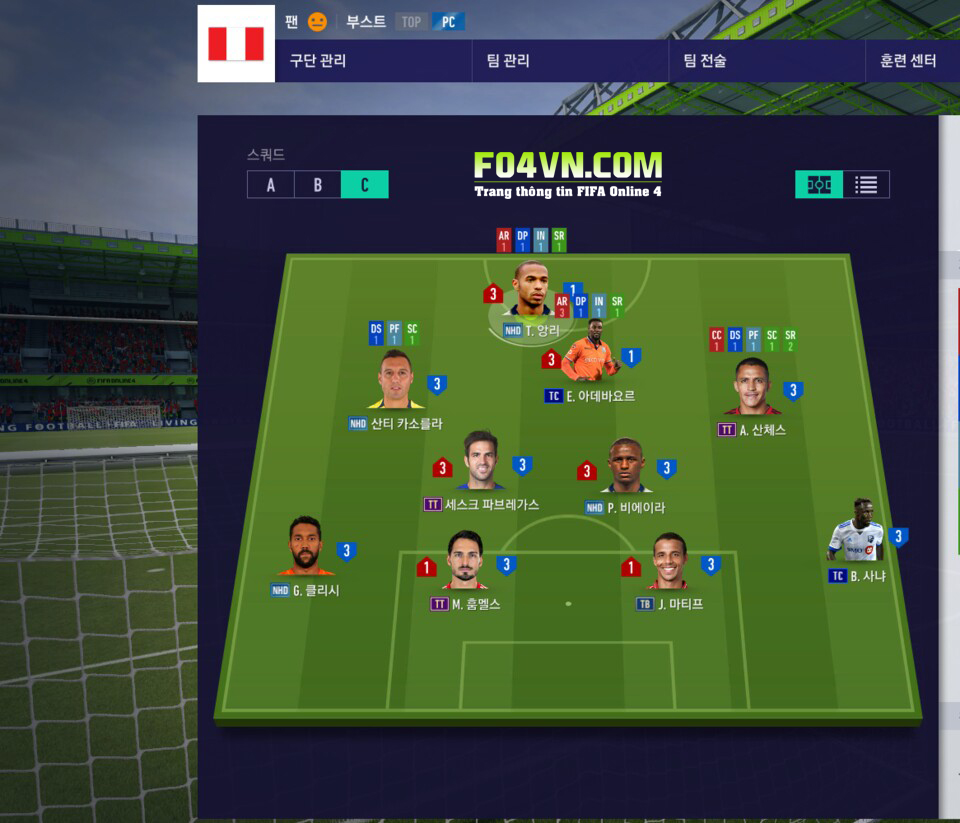Select the squad C tab
The image size is (960, 823).
(364, 185)
